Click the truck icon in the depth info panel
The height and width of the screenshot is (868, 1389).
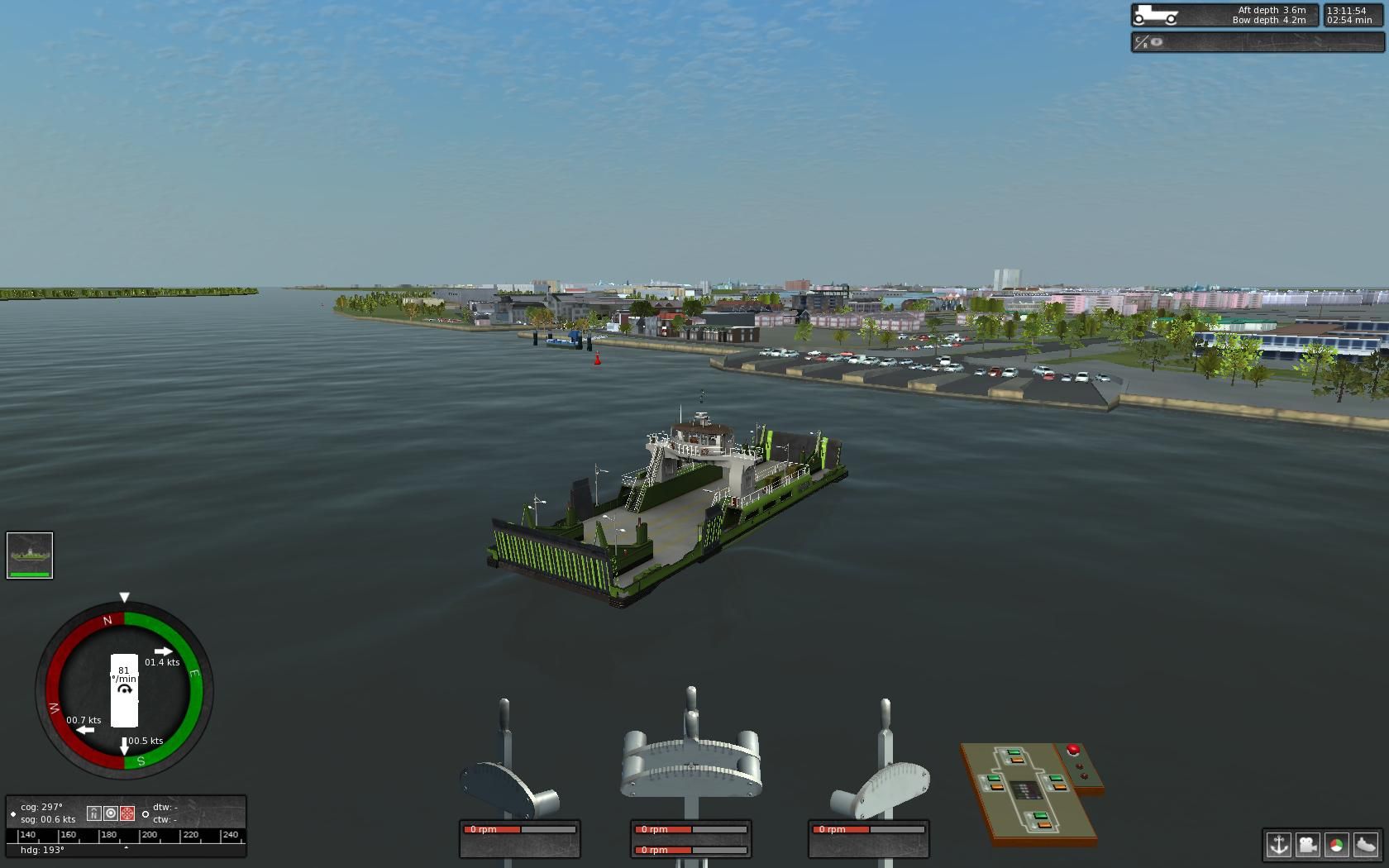pyautogui.click(x=1157, y=14)
